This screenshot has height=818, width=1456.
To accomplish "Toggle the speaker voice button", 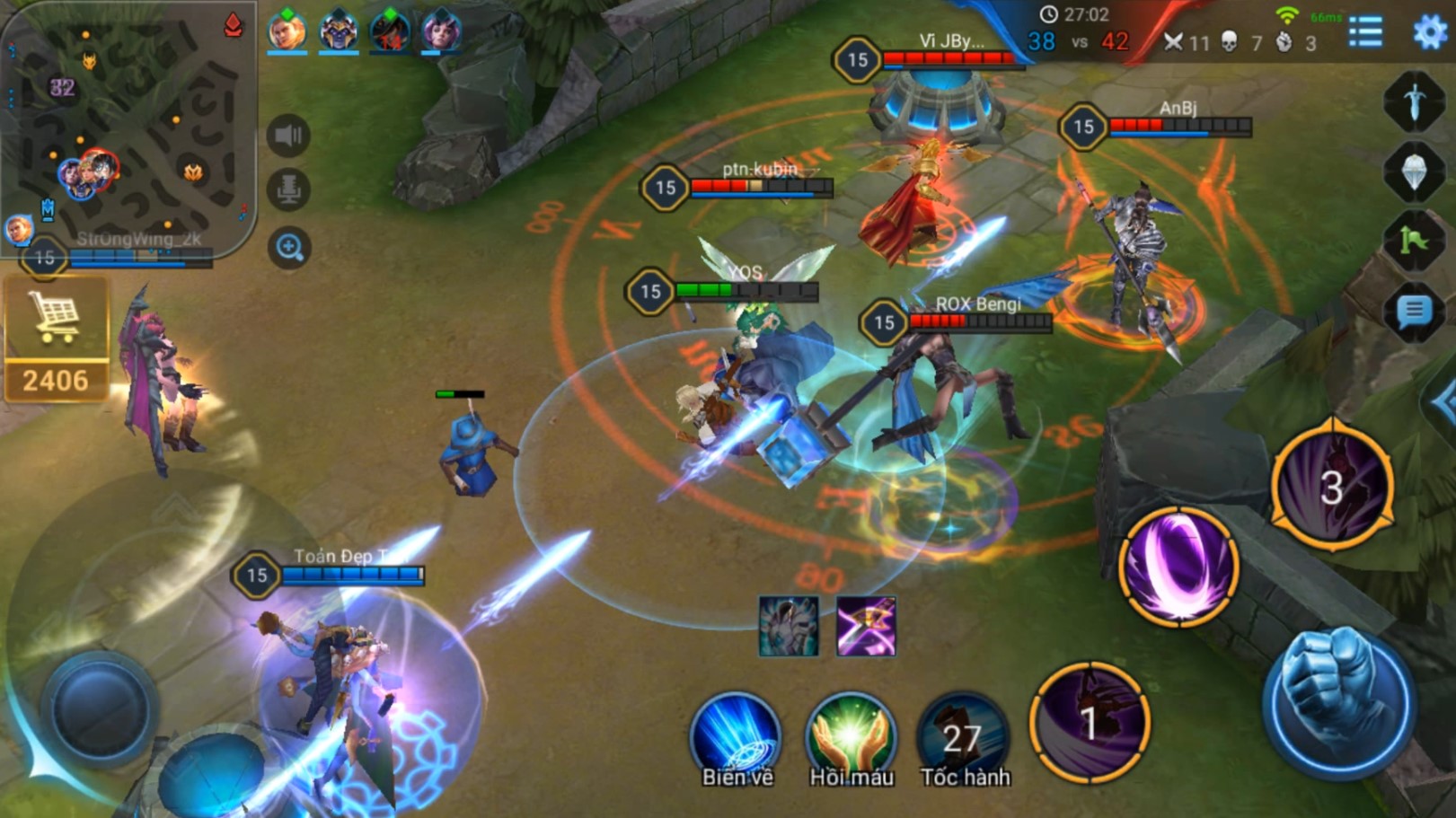I will pos(288,136).
